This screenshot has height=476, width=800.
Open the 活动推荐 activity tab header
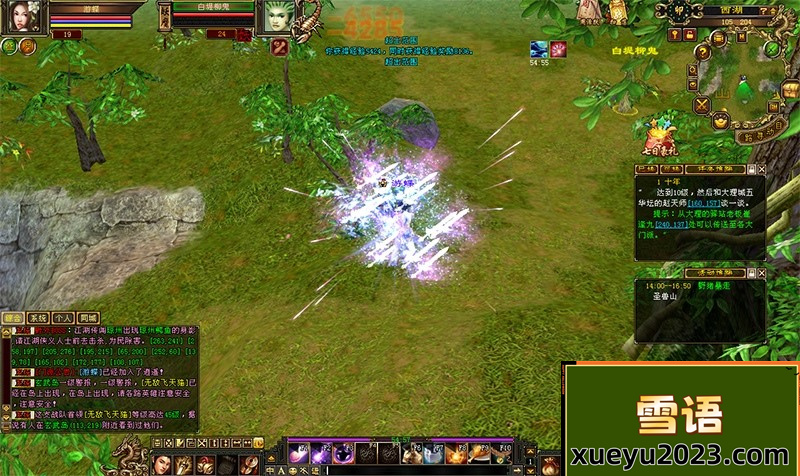(712, 272)
